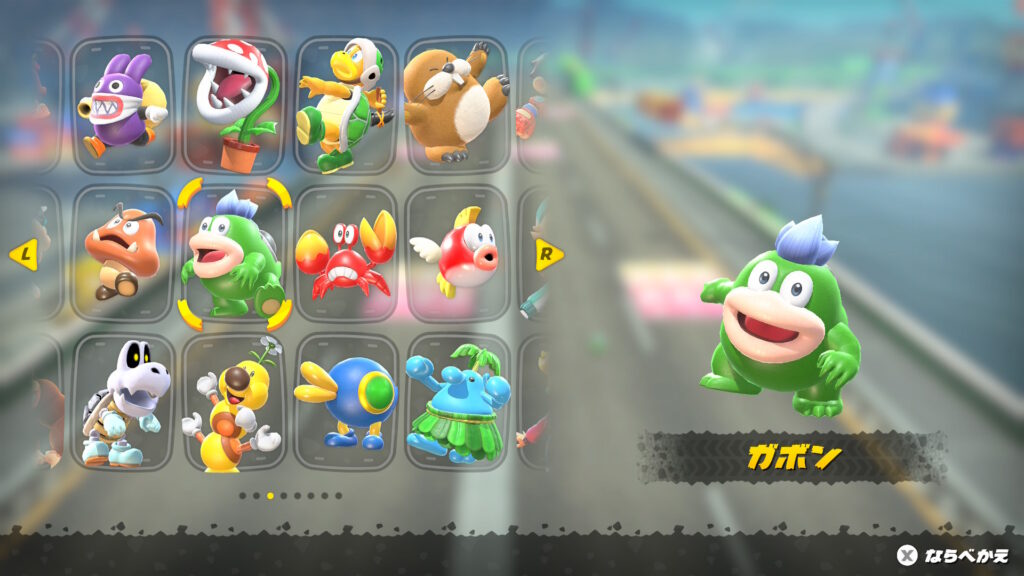This screenshot has width=1024, height=576.
Task: Pick the red Sidestepper crab character
Action: tap(346, 254)
